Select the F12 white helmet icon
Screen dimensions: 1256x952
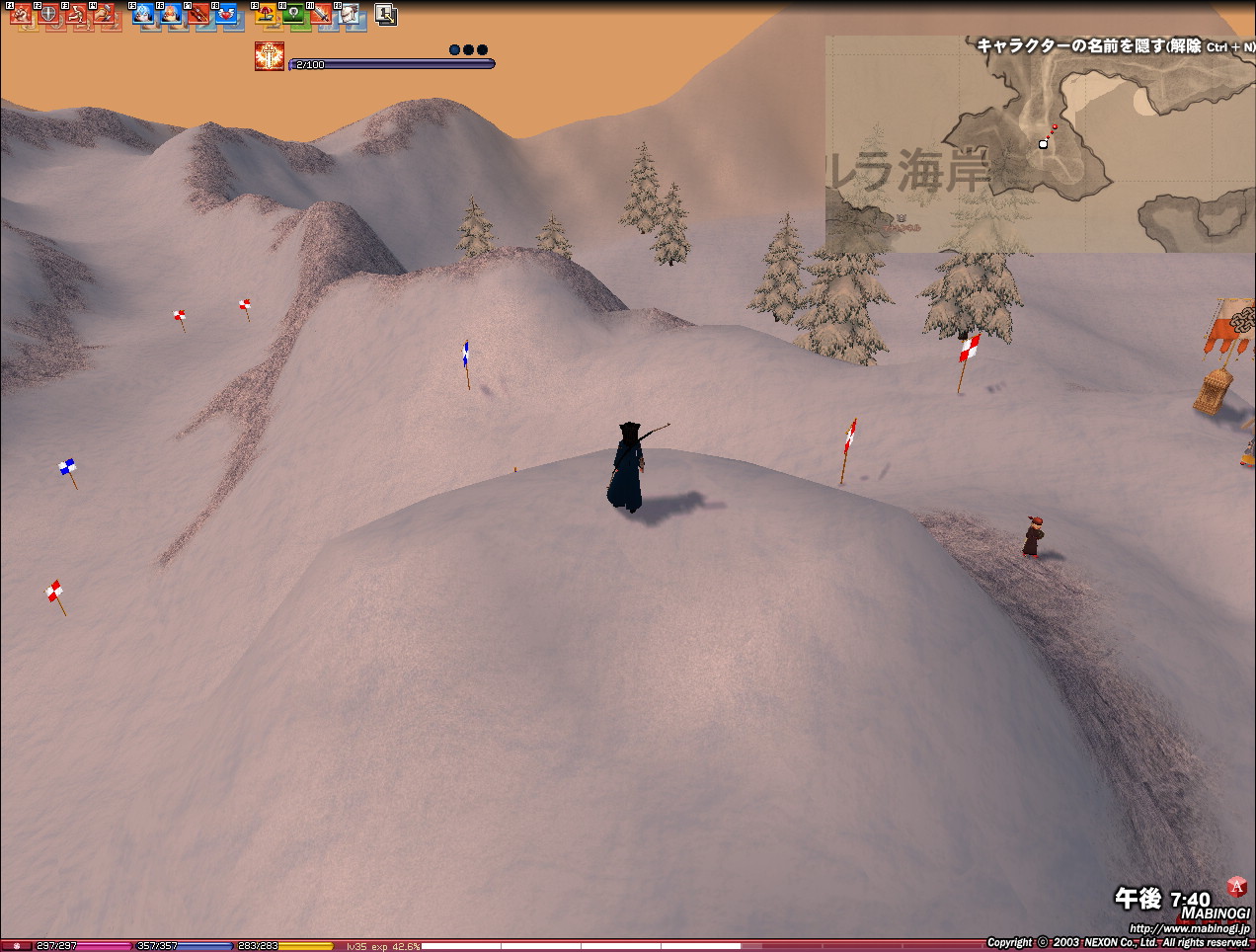click(351, 16)
